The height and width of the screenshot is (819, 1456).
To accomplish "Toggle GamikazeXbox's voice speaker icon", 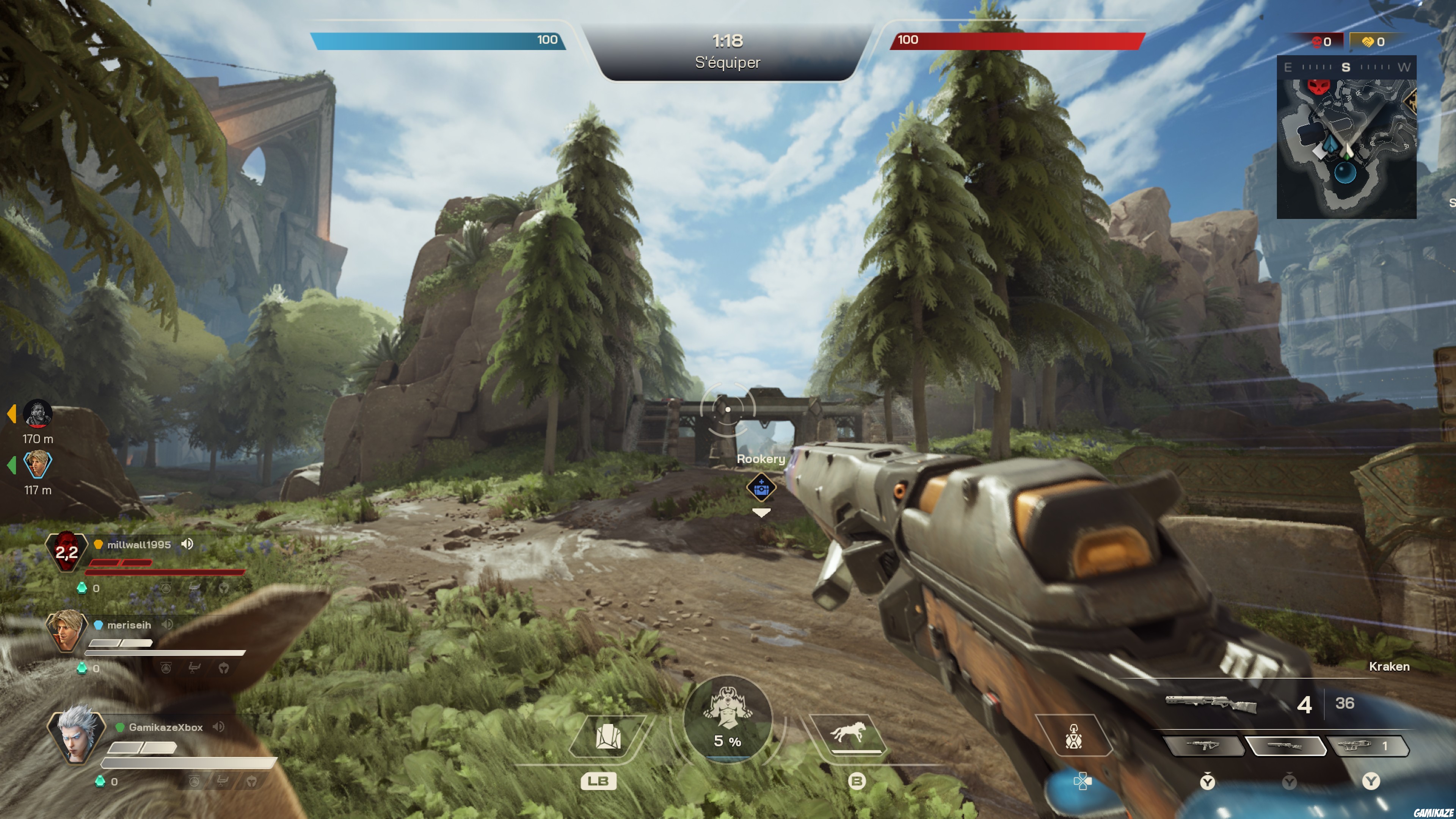I will point(218,727).
